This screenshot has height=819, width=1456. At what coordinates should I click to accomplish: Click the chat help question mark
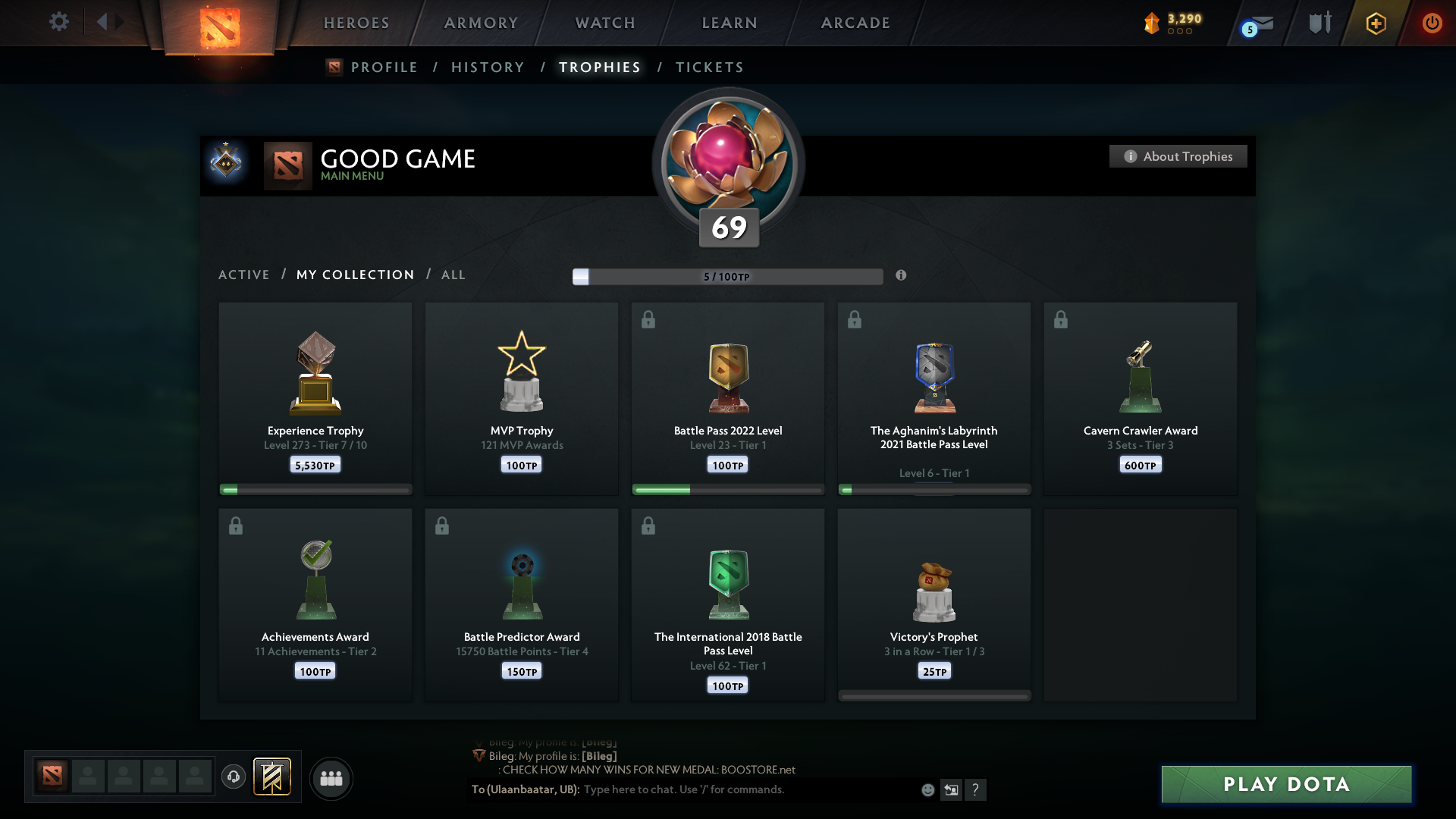tap(977, 789)
